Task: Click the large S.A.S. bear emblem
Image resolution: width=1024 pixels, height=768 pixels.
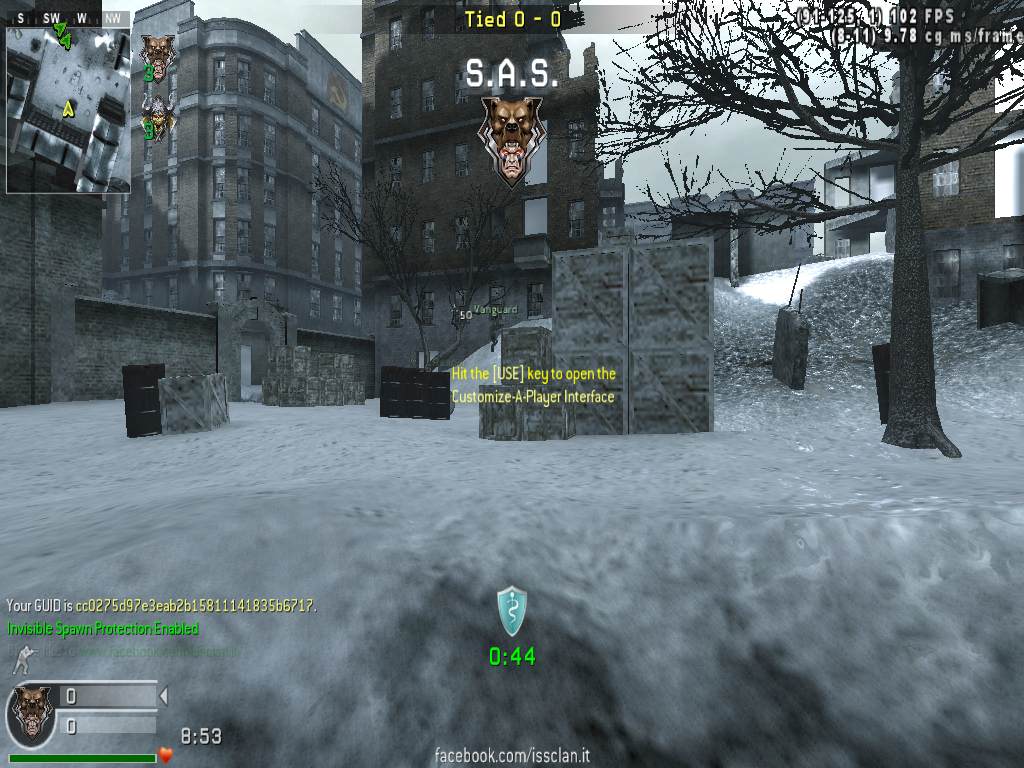Action: [511, 140]
